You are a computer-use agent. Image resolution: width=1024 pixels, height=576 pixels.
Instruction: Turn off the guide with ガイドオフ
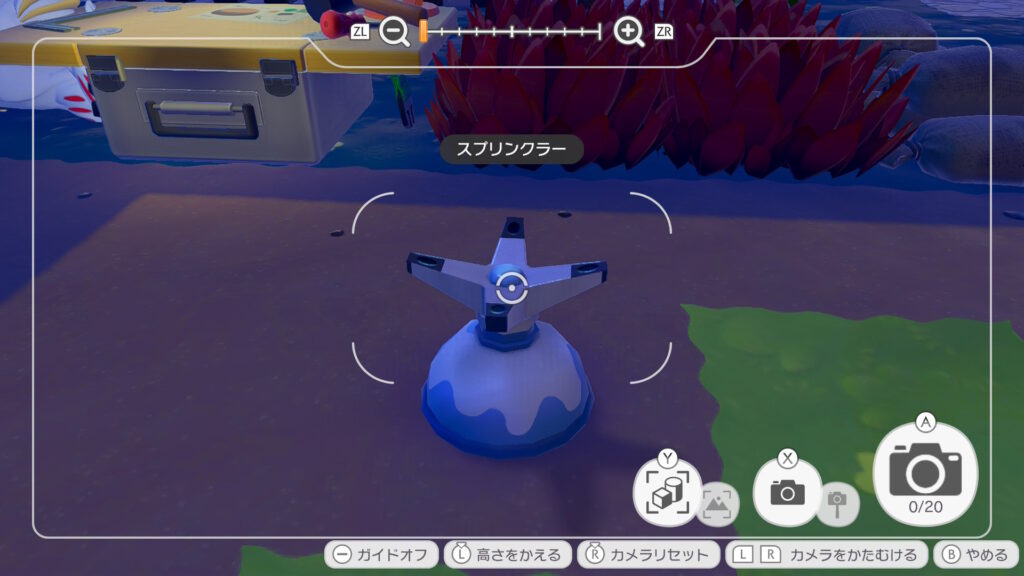pyautogui.click(x=381, y=555)
